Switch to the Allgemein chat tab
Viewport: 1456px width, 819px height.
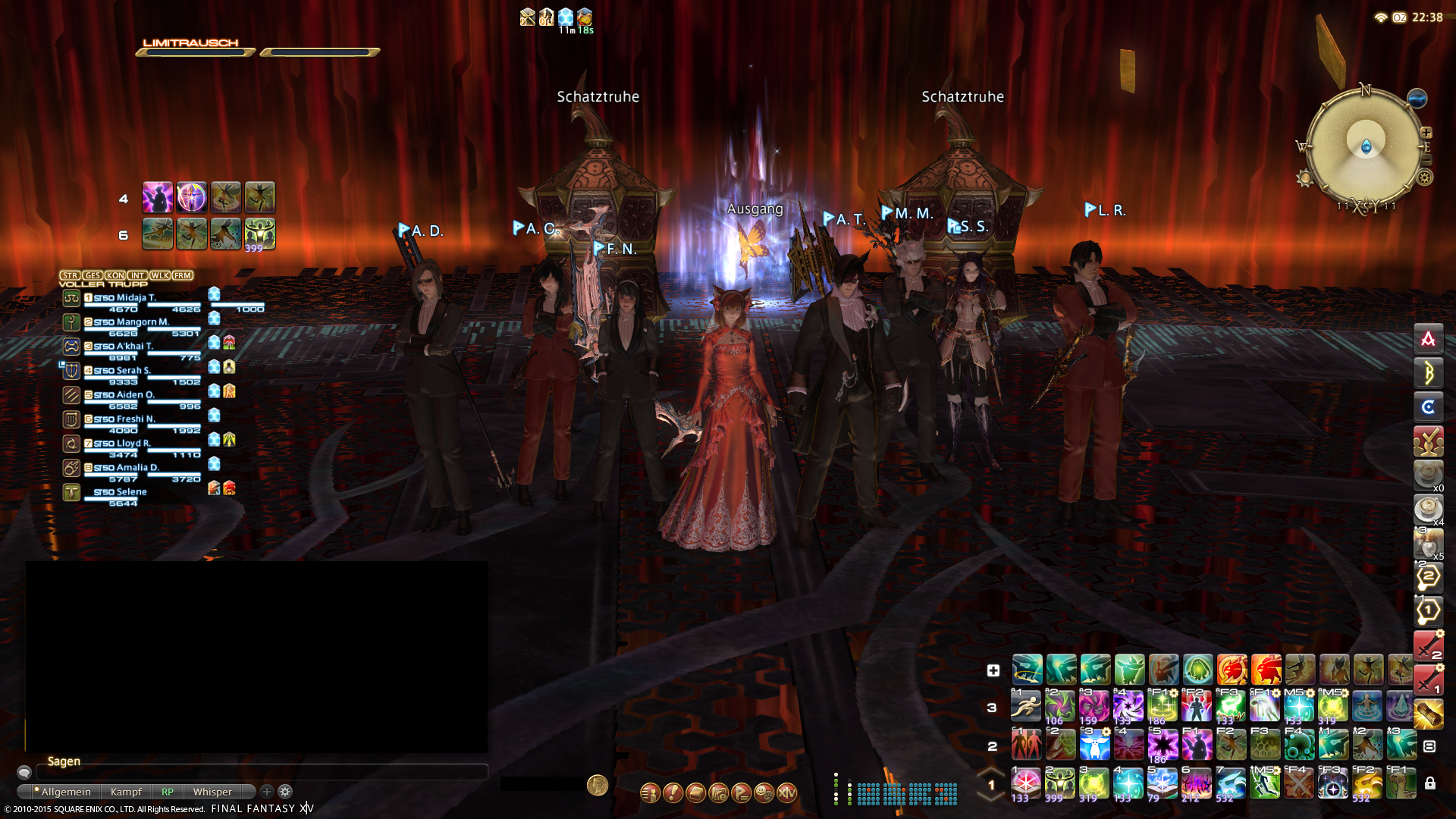(x=65, y=792)
